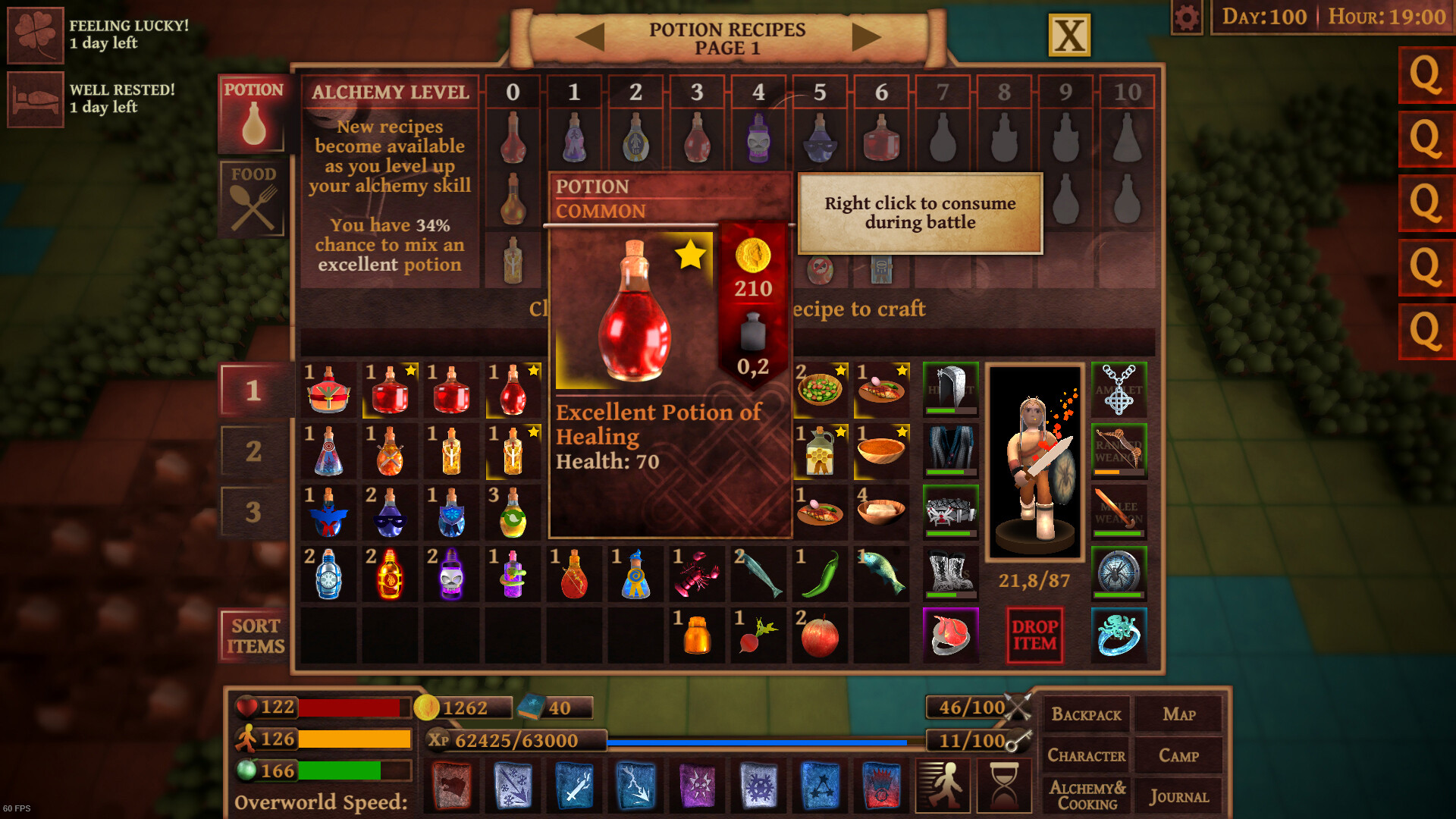Click the running figure overworld speed icon
1456x819 pixels.
click(943, 786)
